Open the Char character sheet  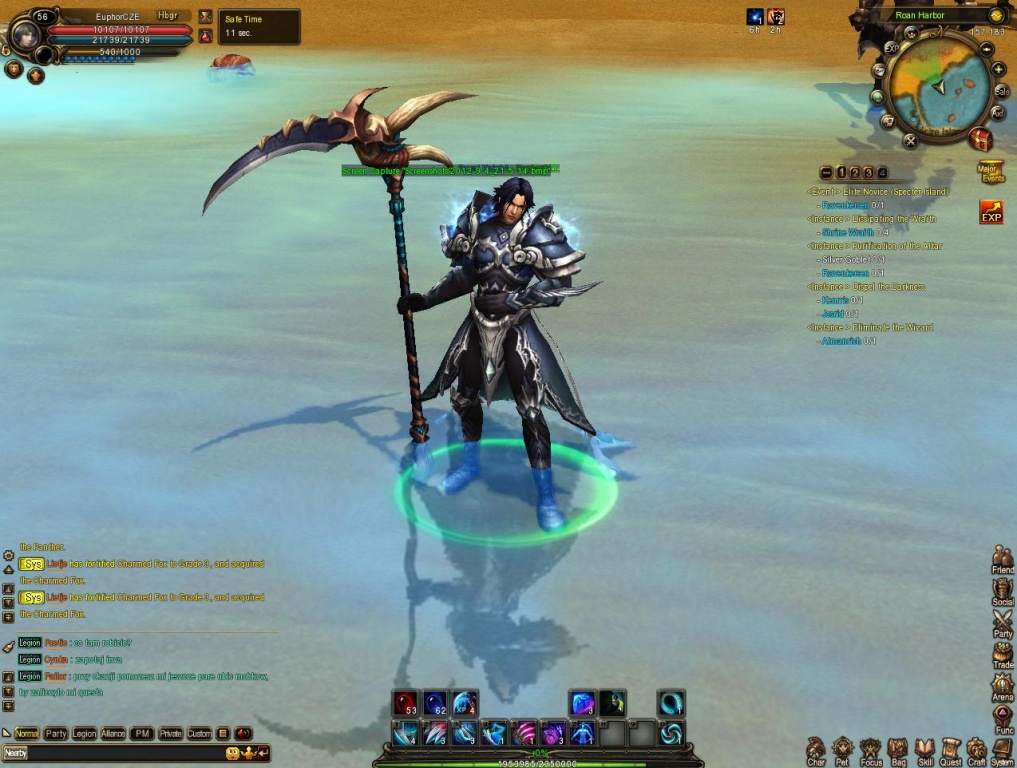(816, 749)
